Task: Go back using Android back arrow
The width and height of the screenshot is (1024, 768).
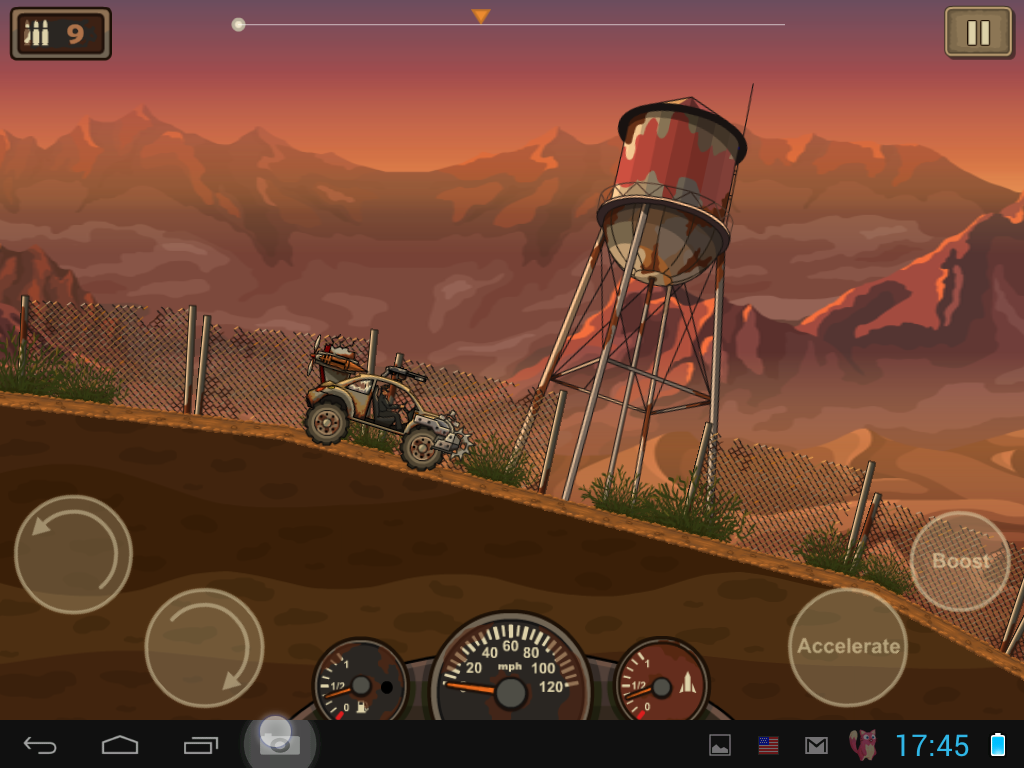Action: pos(40,745)
